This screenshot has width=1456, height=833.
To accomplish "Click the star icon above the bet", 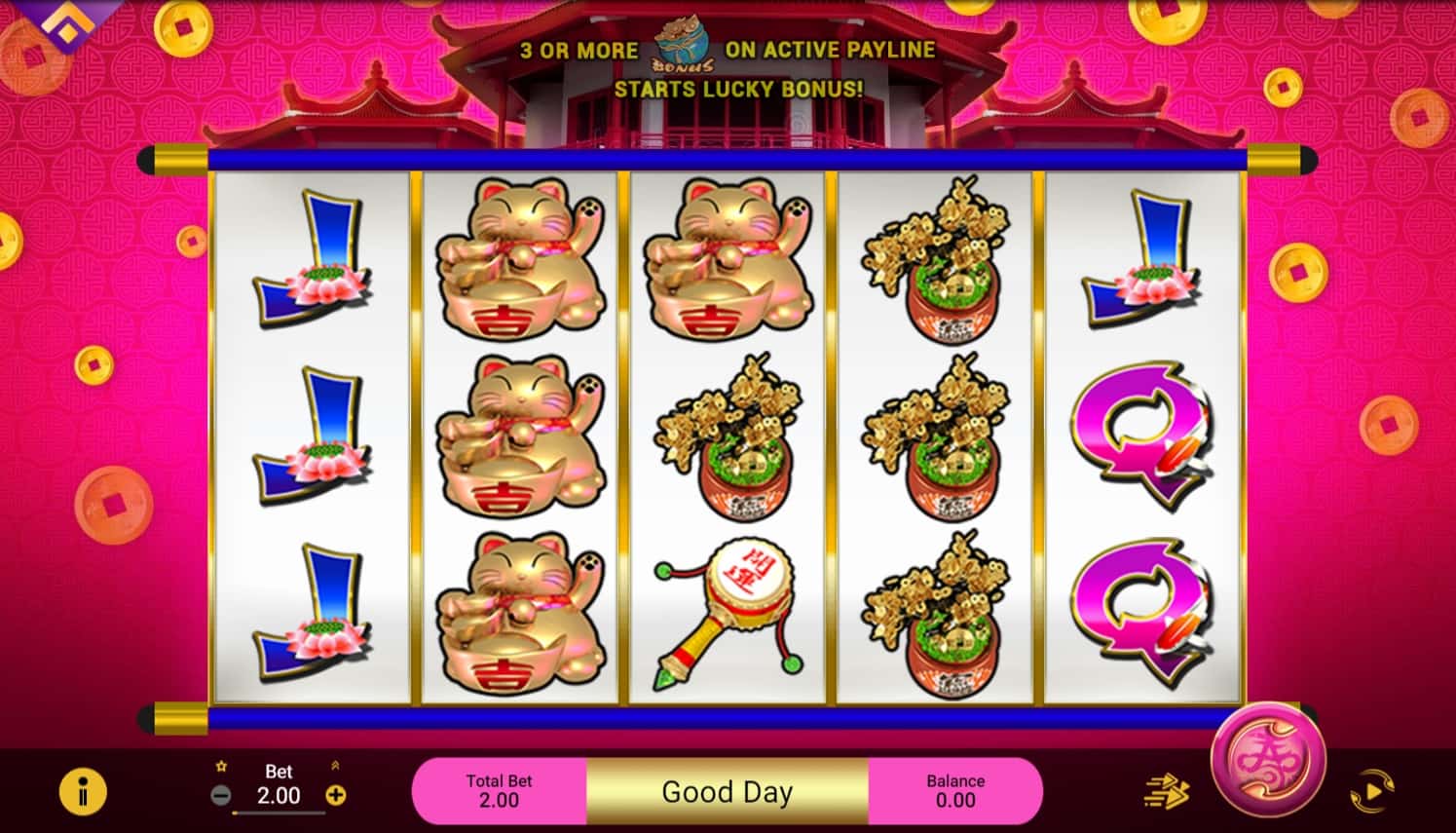I will (222, 766).
